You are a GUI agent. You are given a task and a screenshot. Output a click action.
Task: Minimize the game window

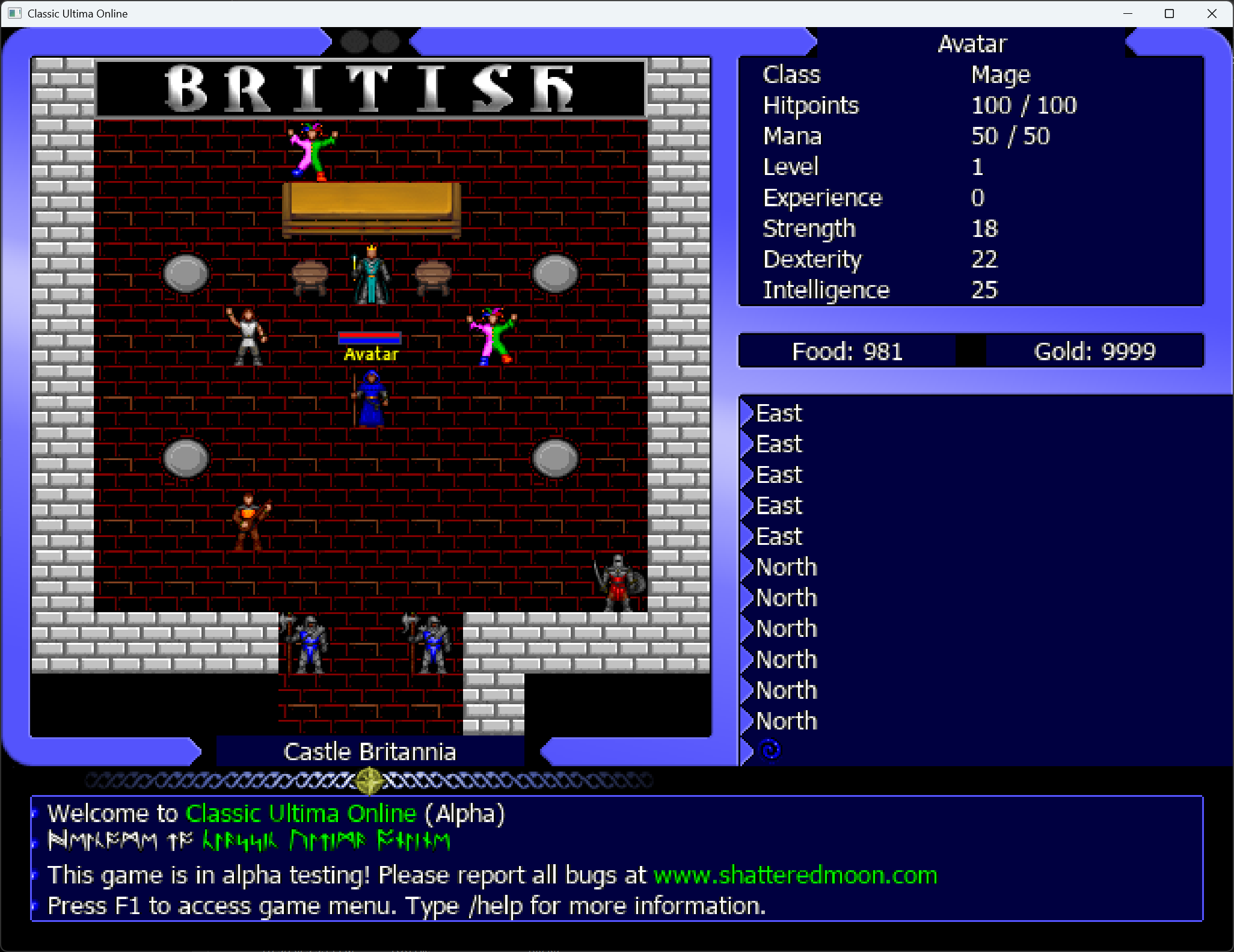pos(1128,13)
